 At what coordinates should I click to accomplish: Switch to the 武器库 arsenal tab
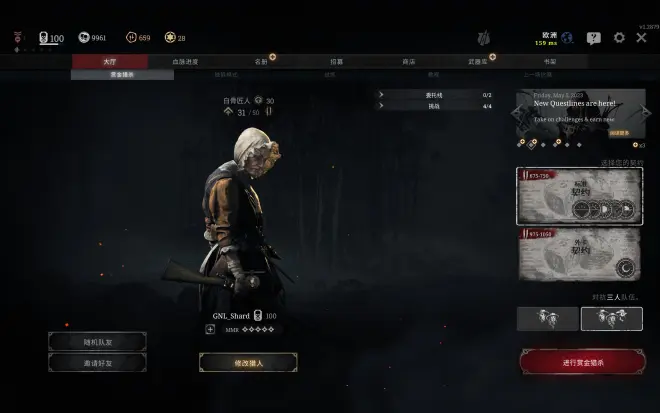tap(478, 61)
